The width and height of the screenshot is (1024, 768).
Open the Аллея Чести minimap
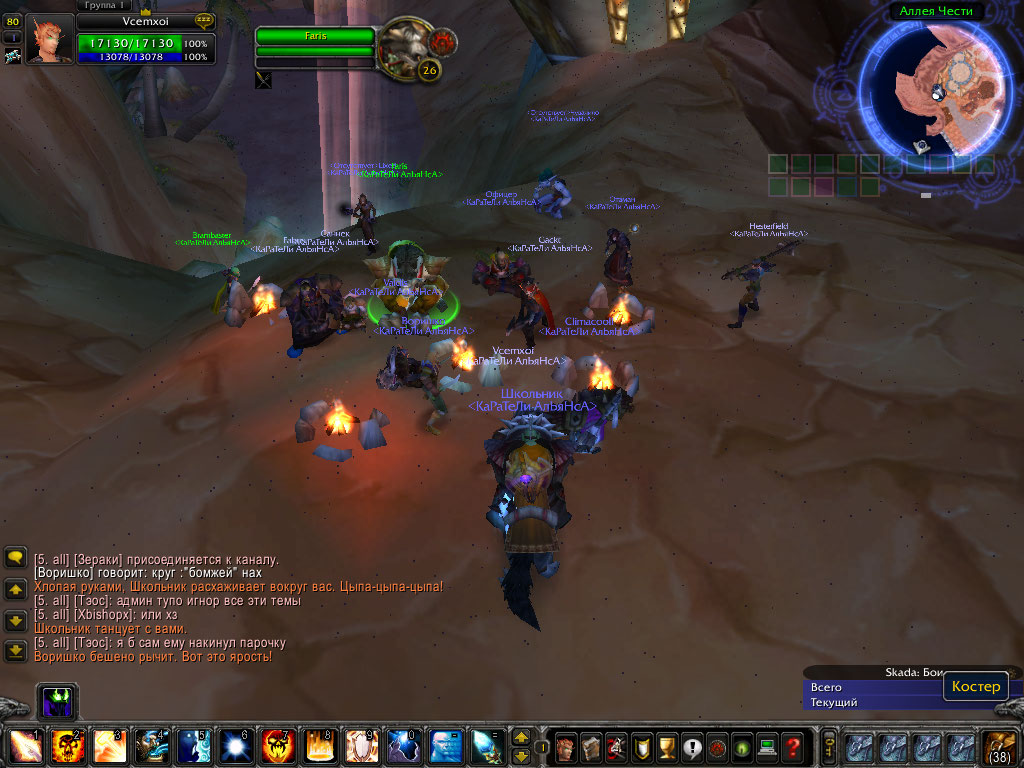(x=937, y=88)
